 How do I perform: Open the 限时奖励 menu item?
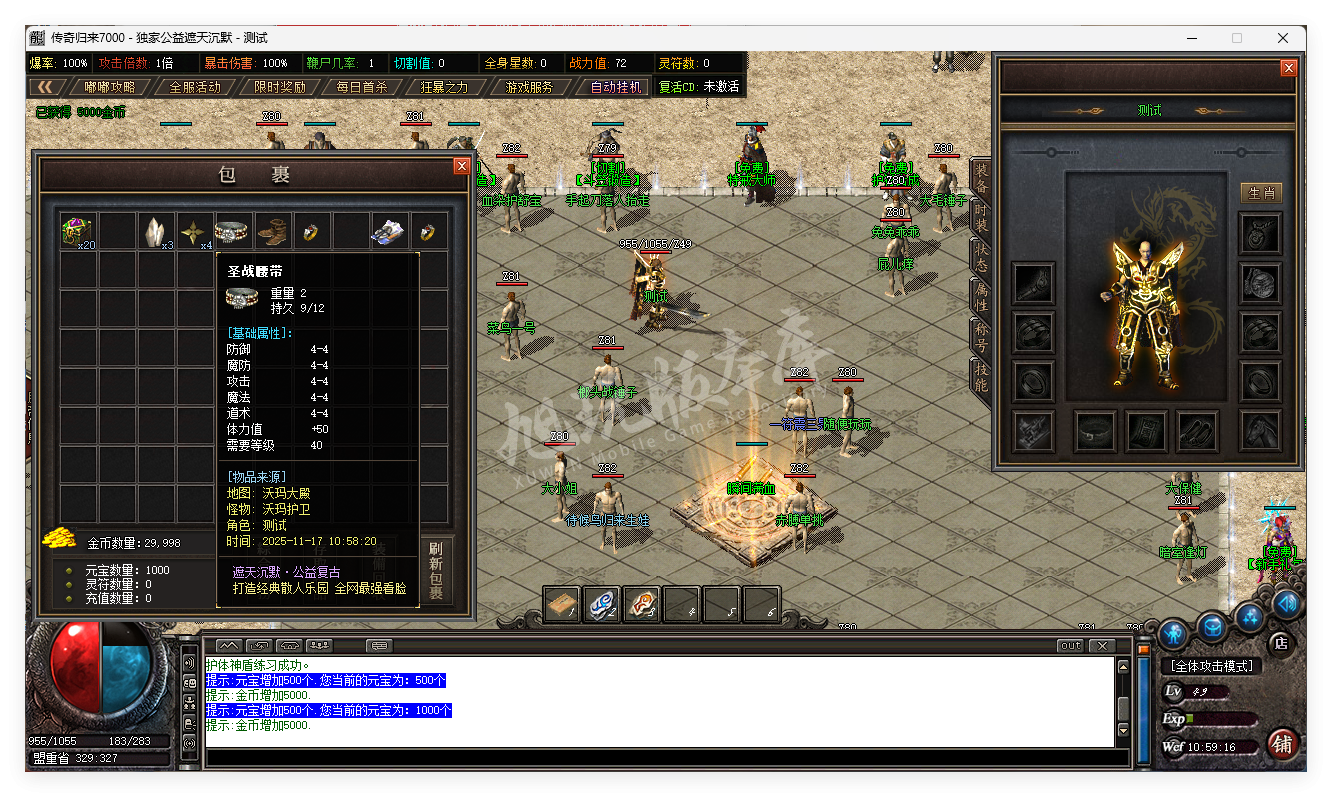pyautogui.click(x=281, y=86)
